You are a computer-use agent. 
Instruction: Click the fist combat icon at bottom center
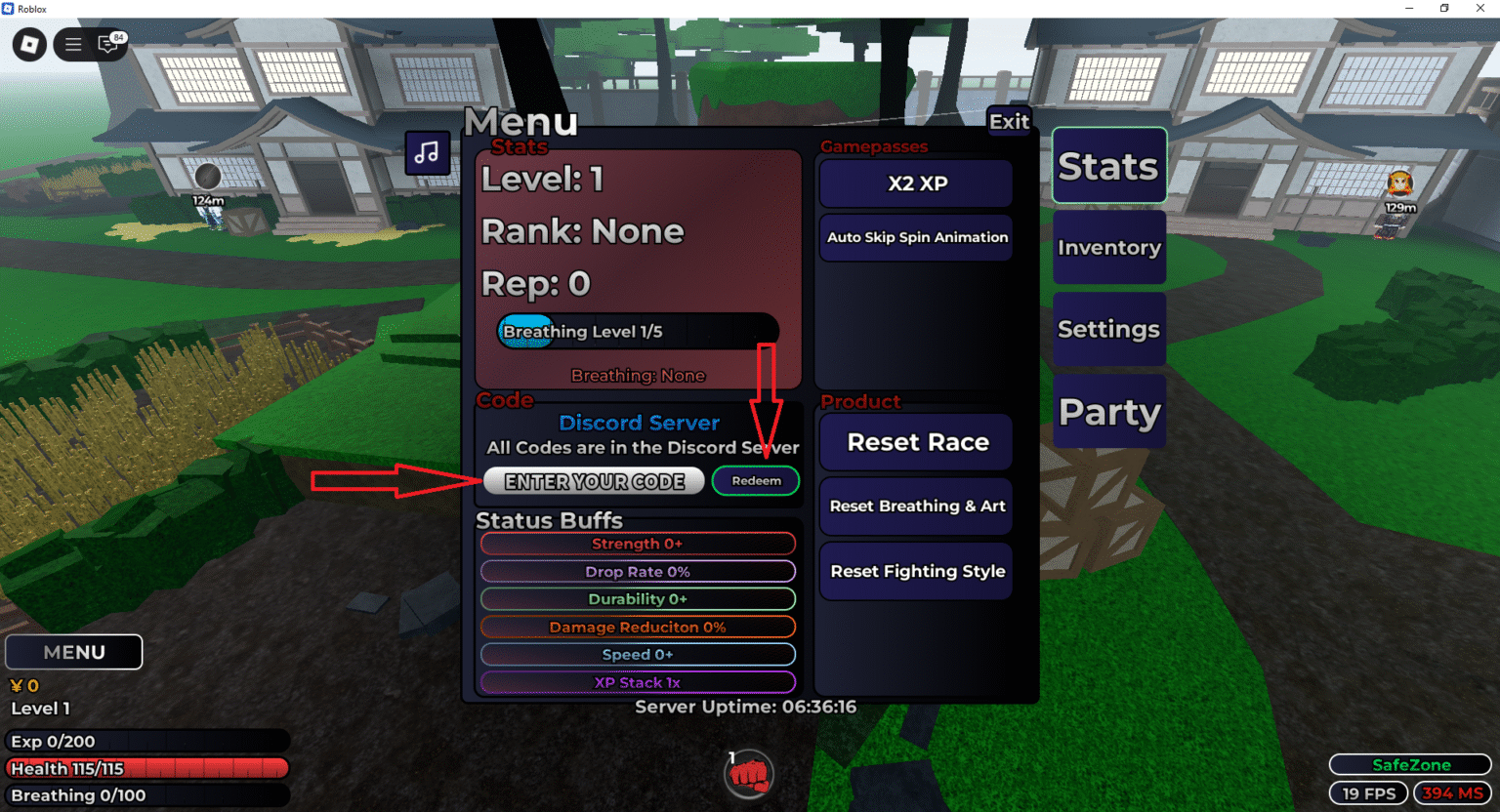pos(748,774)
